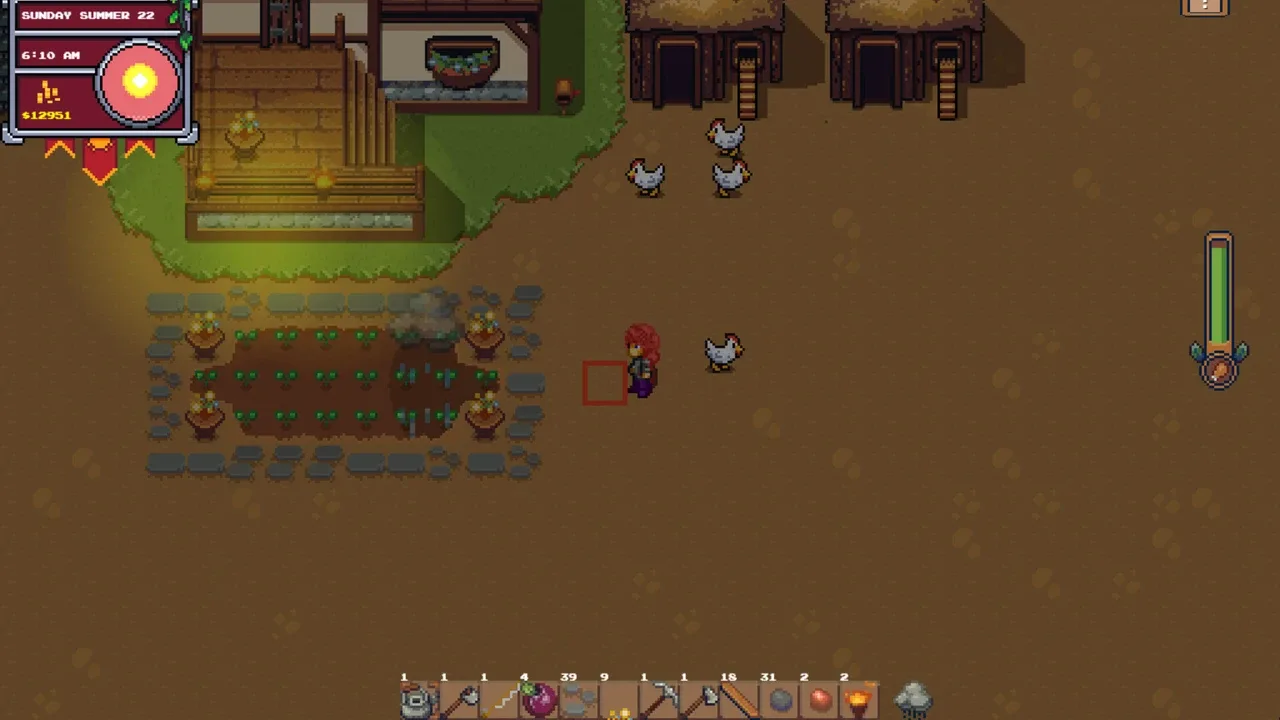Pick the stepping stones stack of 39
The height and width of the screenshot is (720, 1280).
click(579, 700)
